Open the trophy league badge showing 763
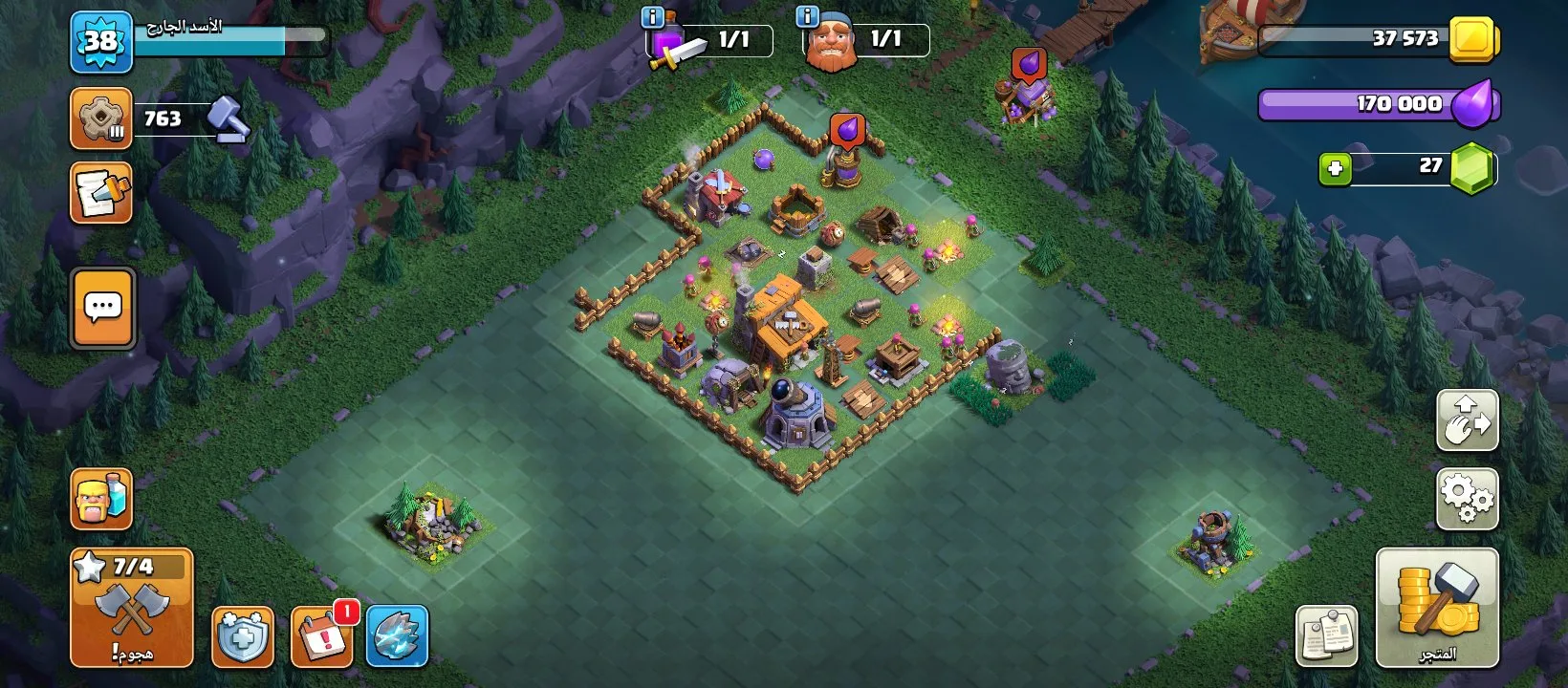1568x688 pixels. 101,119
